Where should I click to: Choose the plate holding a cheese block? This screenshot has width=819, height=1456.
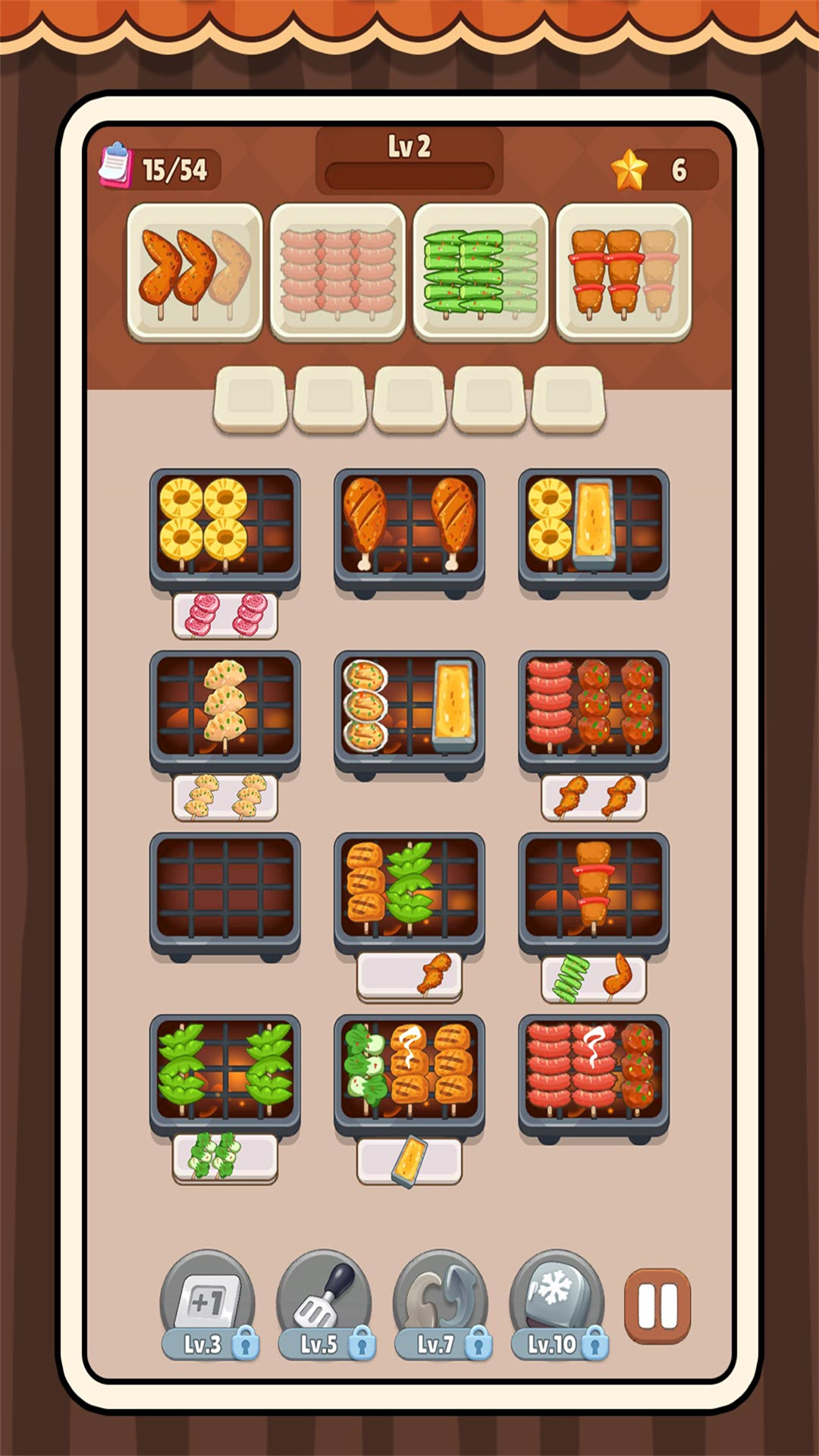coord(409,1160)
